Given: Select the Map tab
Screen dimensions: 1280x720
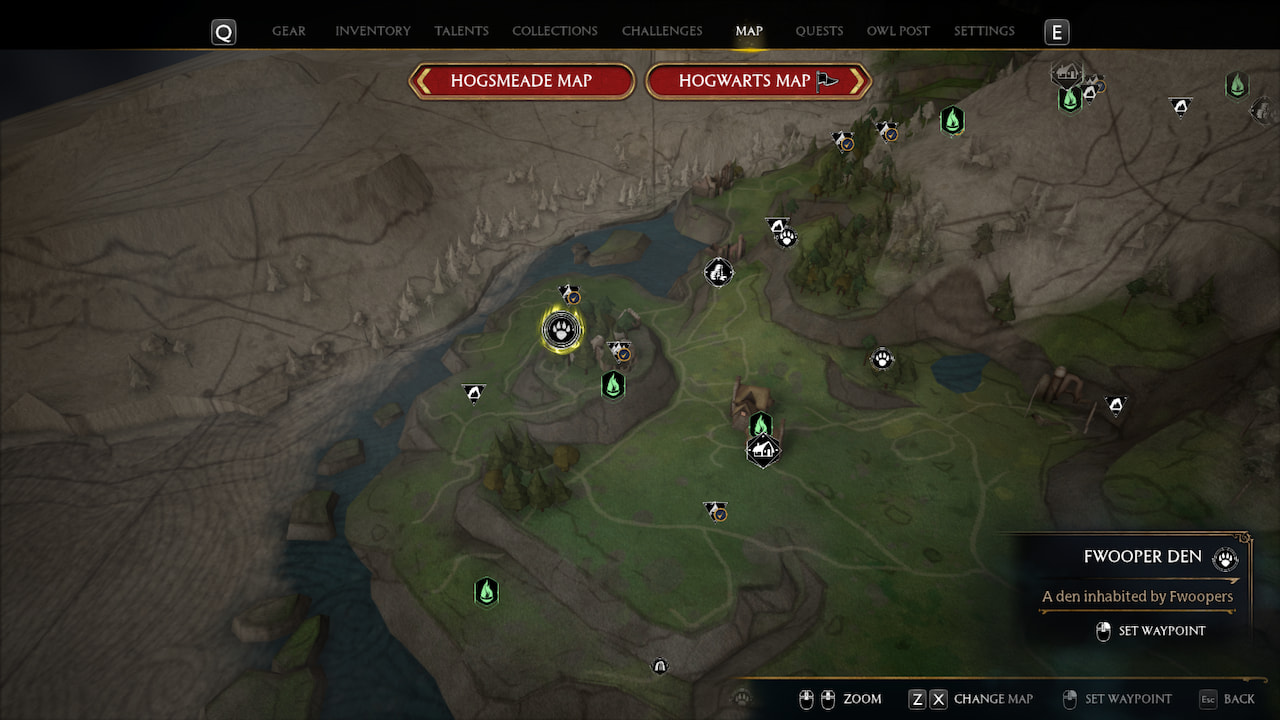Looking at the screenshot, I should click(749, 31).
